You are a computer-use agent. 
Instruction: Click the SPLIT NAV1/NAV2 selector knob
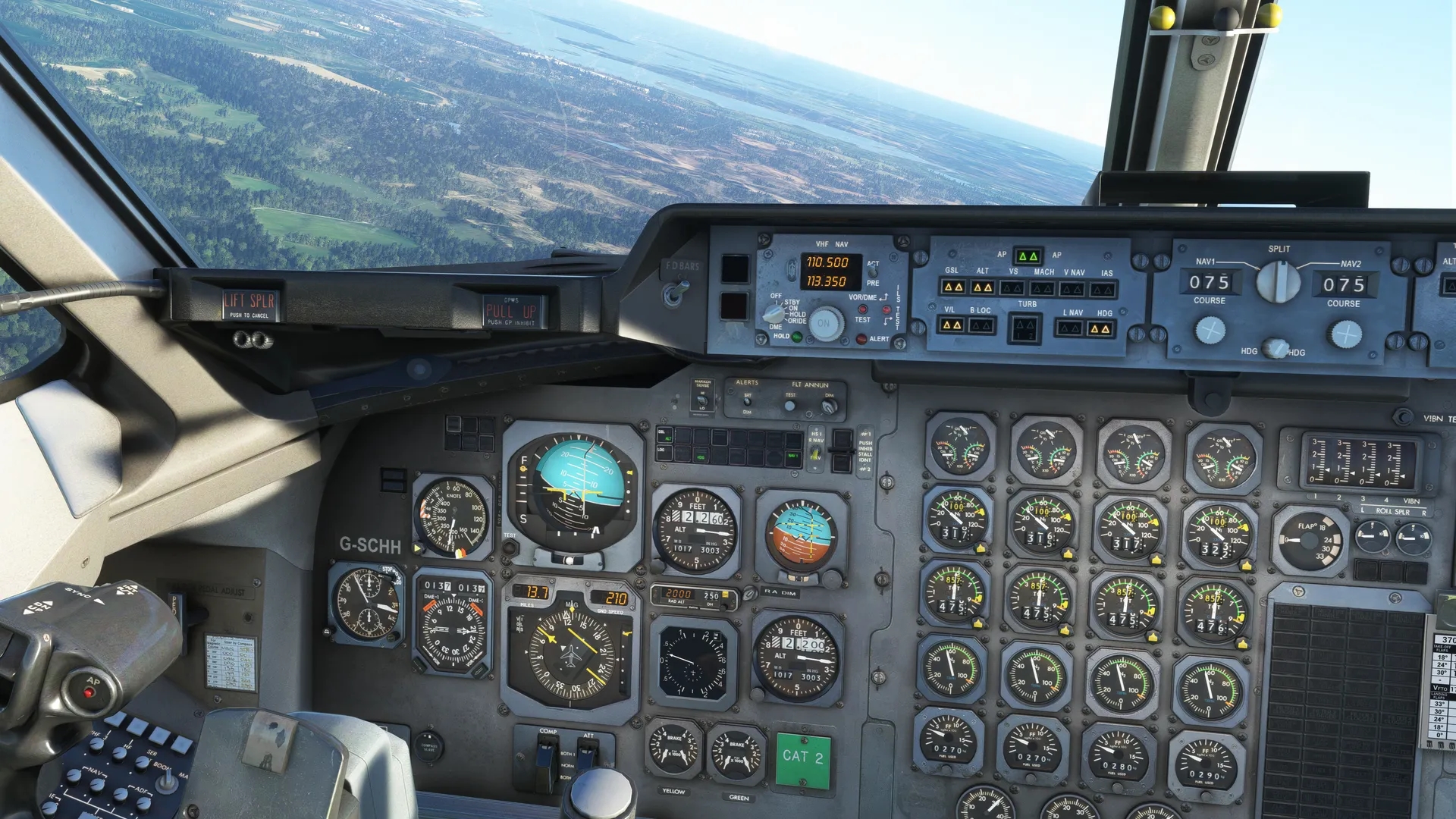tap(1278, 282)
